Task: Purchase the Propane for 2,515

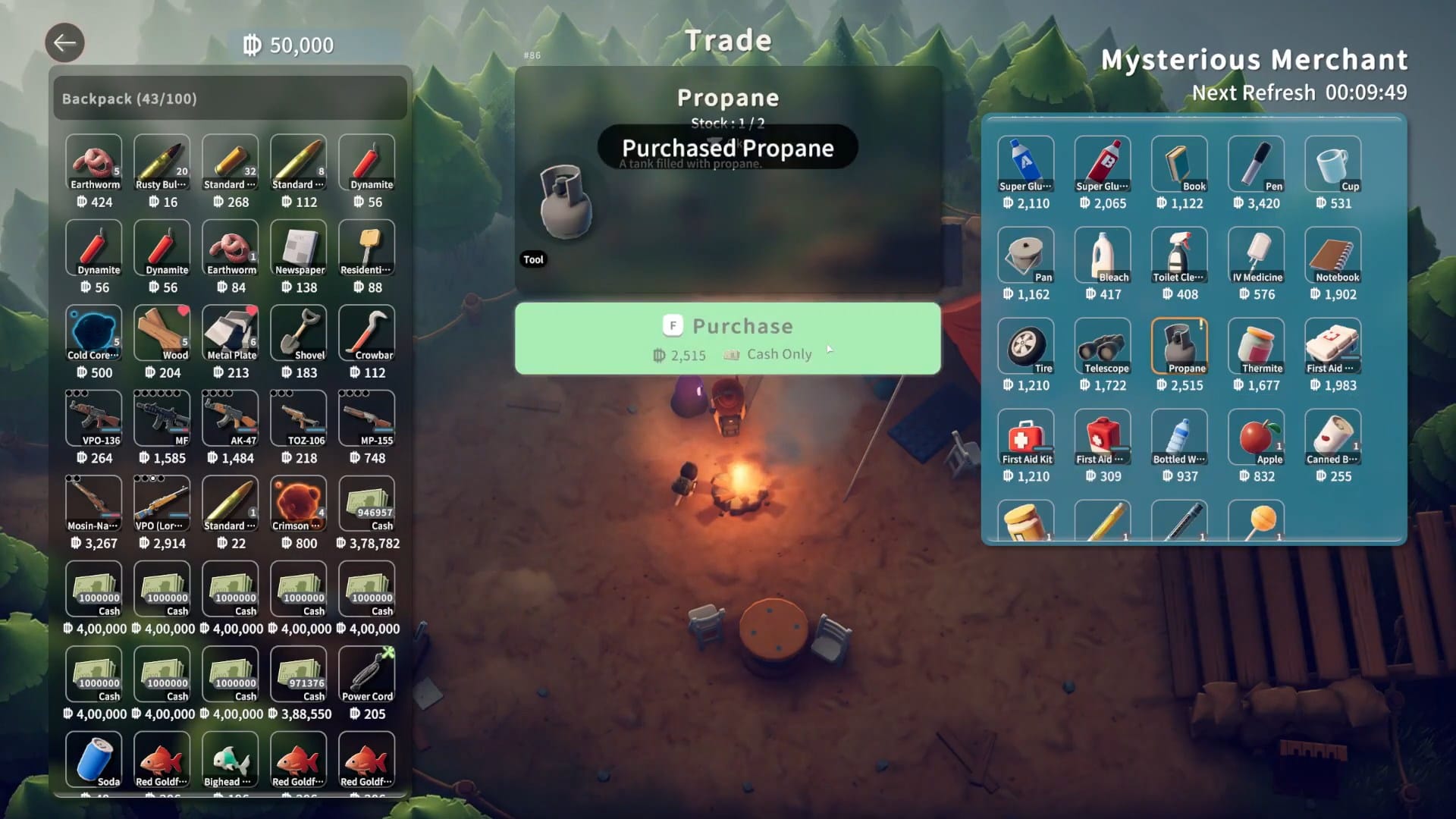Action: coord(727,338)
